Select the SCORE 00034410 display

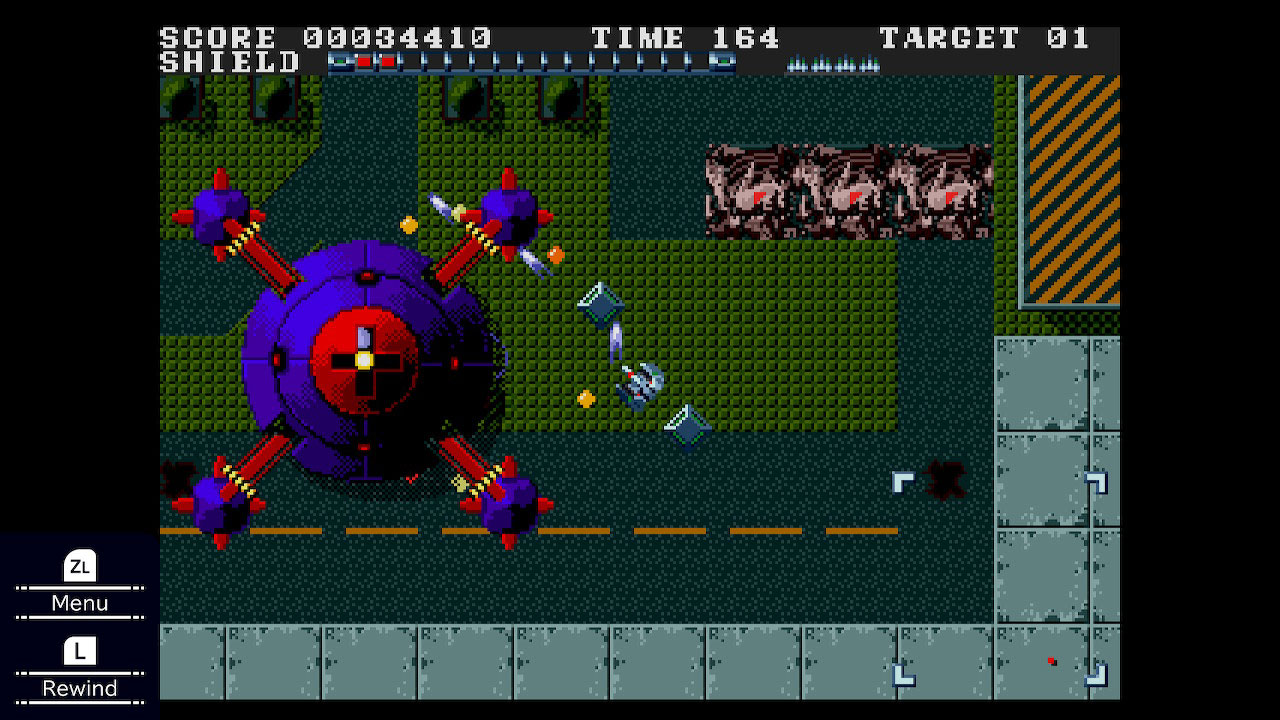click(327, 38)
